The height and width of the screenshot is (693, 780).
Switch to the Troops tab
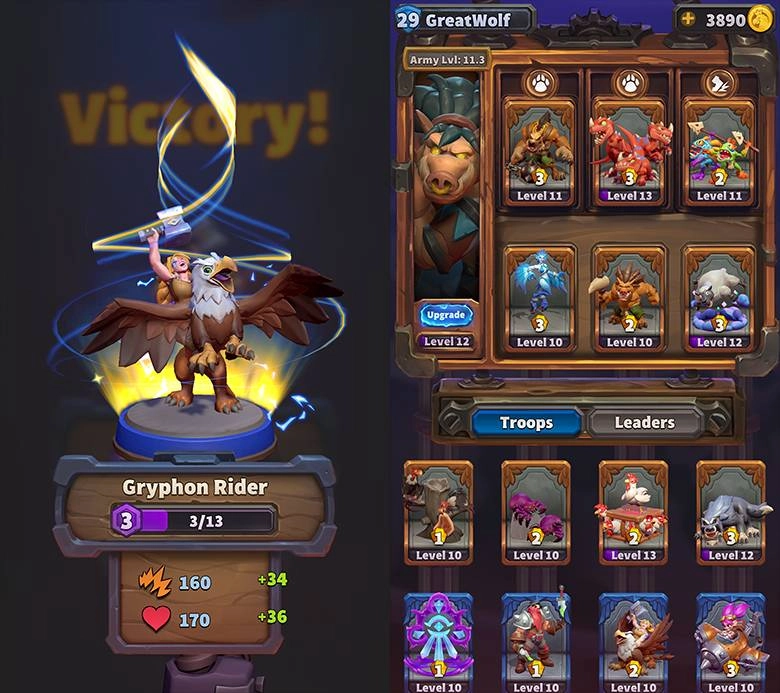coord(526,422)
